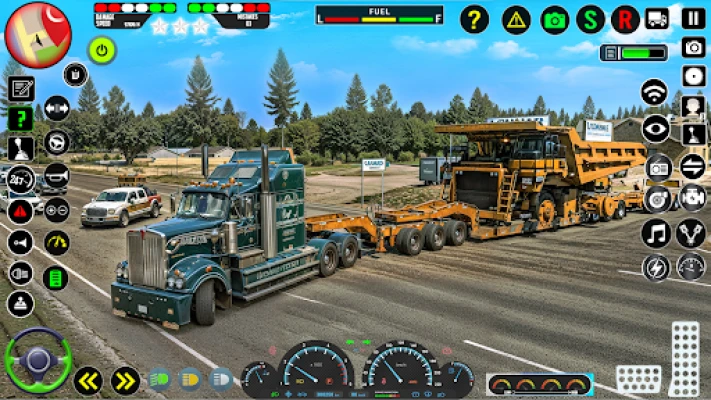Viewport: 711px width, 400px height.
Task: Activate the right turn signal arrows
Action: coord(125,380)
